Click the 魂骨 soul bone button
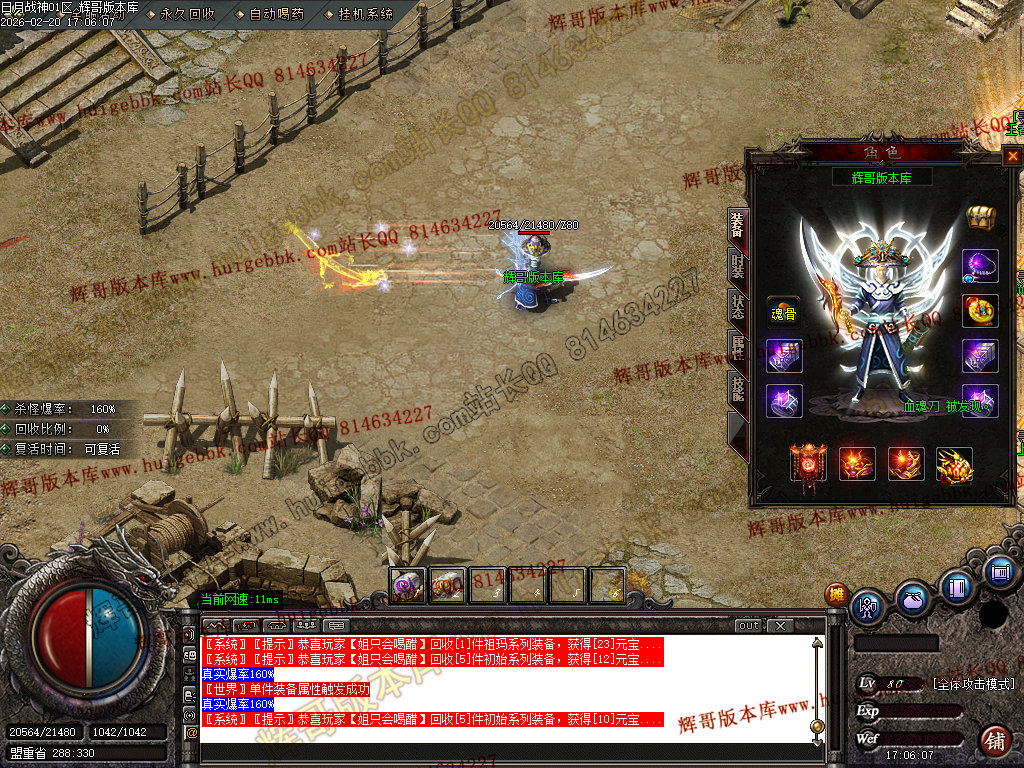The height and width of the screenshot is (768, 1024). (x=783, y=313)
